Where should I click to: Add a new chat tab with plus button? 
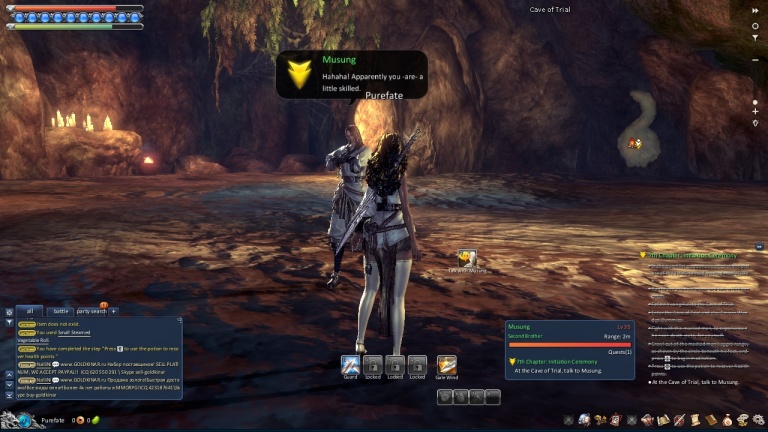[113, 311]
